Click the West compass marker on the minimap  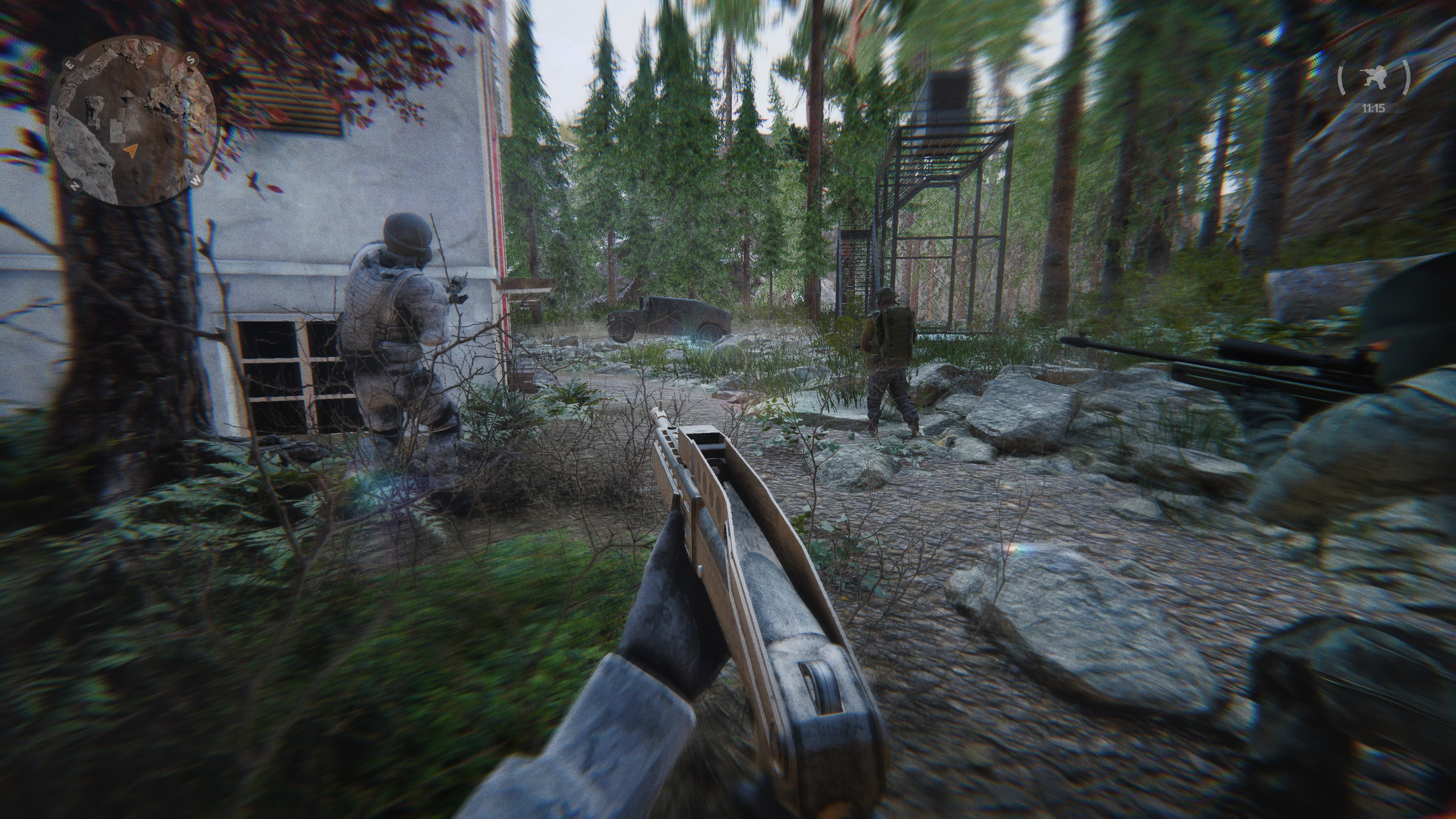(196, 181)
